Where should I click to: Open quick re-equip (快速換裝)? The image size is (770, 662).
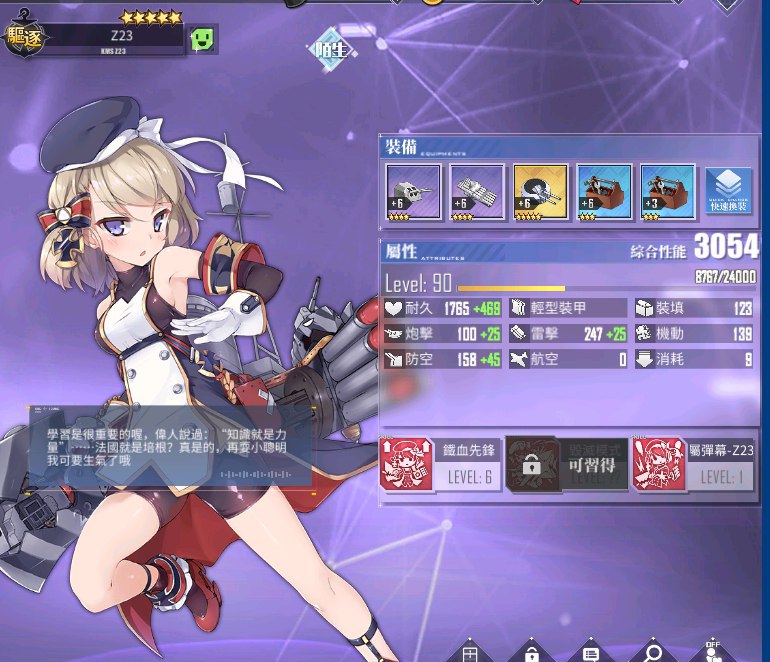729,188
